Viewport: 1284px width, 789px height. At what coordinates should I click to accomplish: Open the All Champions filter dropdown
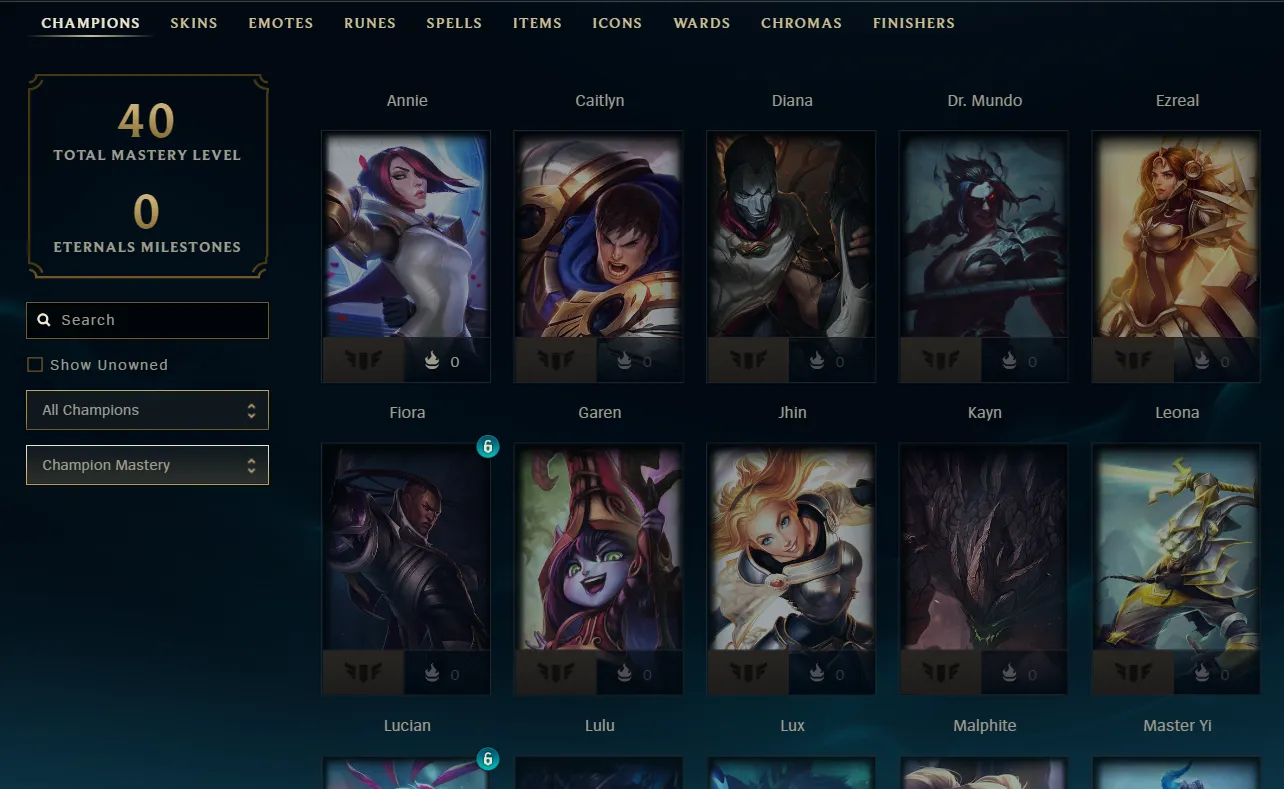[x=147, y=410]
